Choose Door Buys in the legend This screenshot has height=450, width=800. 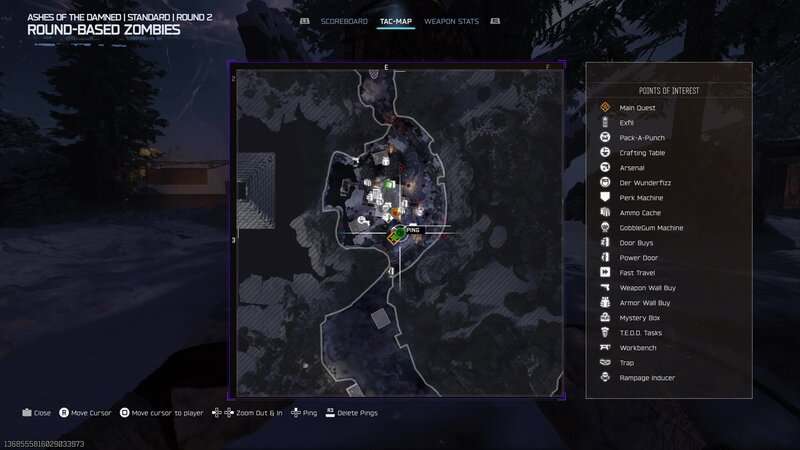click(x=637, y=243)
